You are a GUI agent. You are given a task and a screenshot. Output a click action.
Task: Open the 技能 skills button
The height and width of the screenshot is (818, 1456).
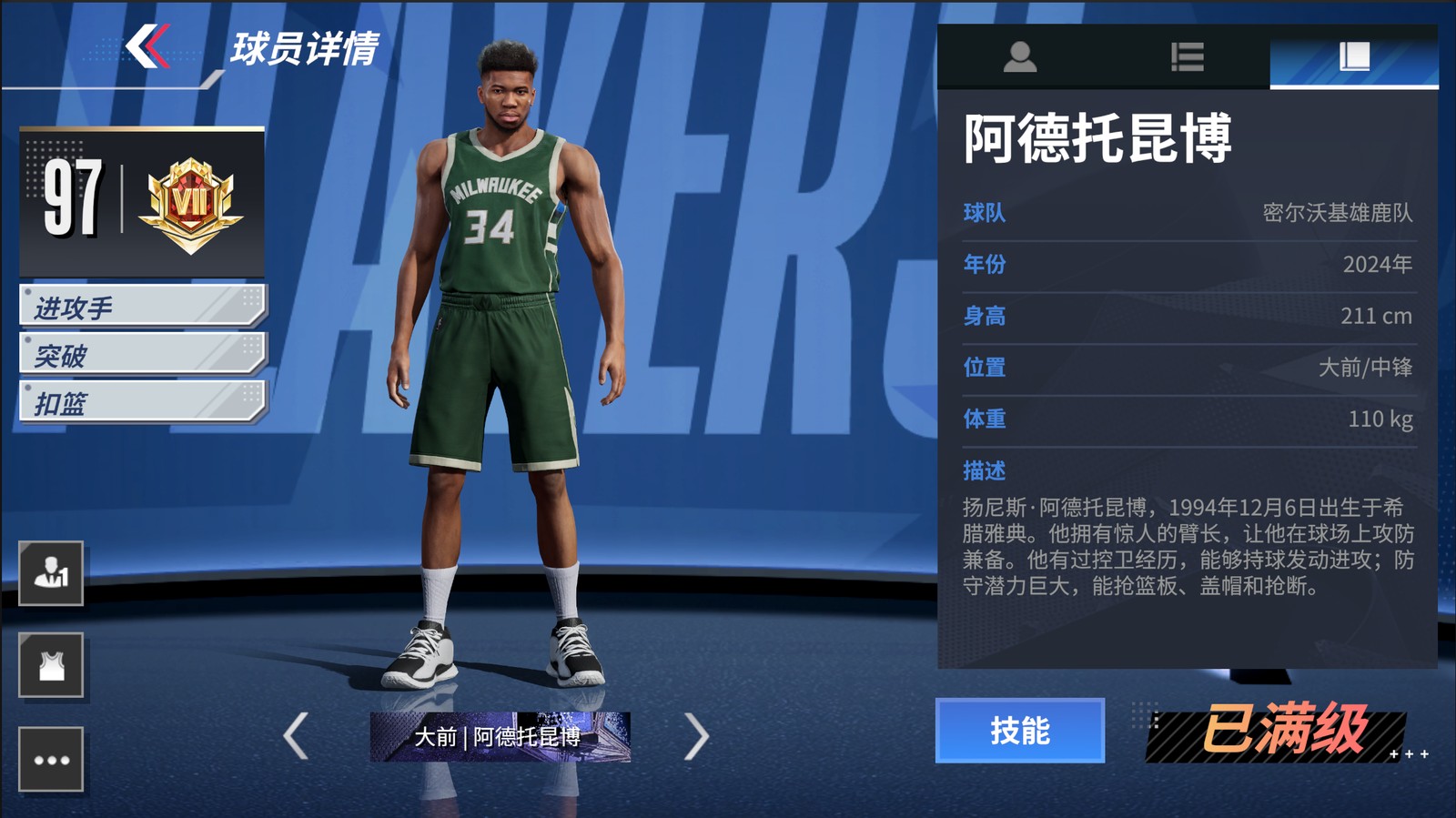(1019, 731)
